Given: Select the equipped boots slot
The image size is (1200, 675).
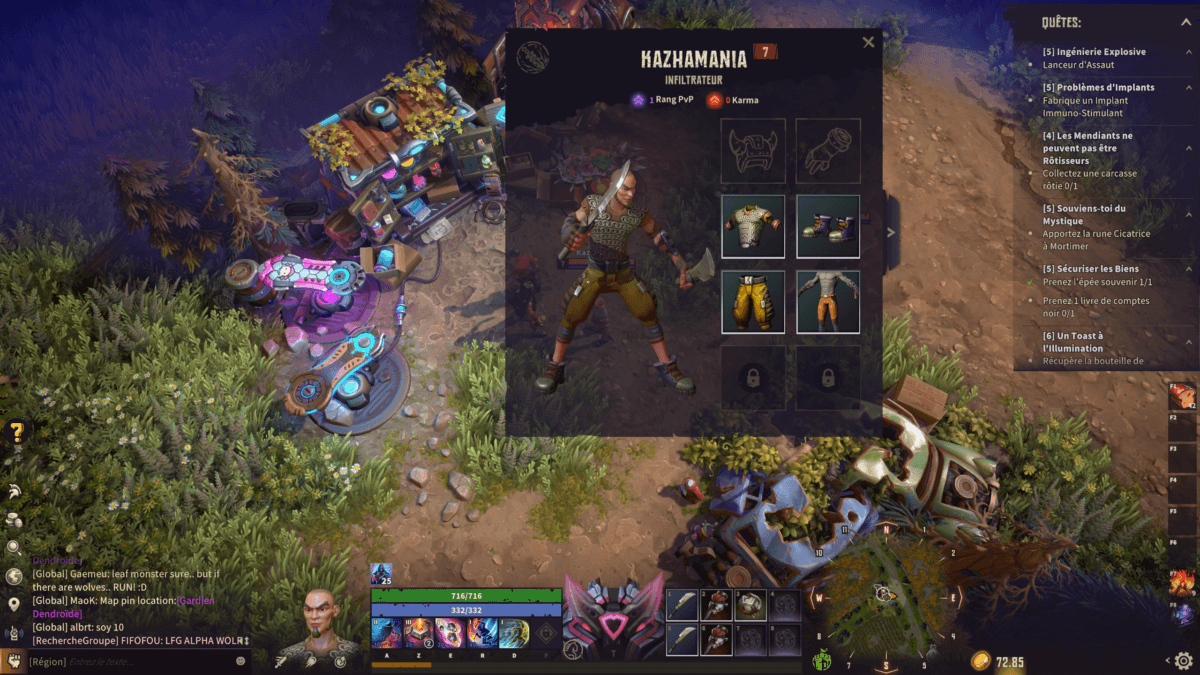Looking at the screenshot, I should [x=828, y=226].
